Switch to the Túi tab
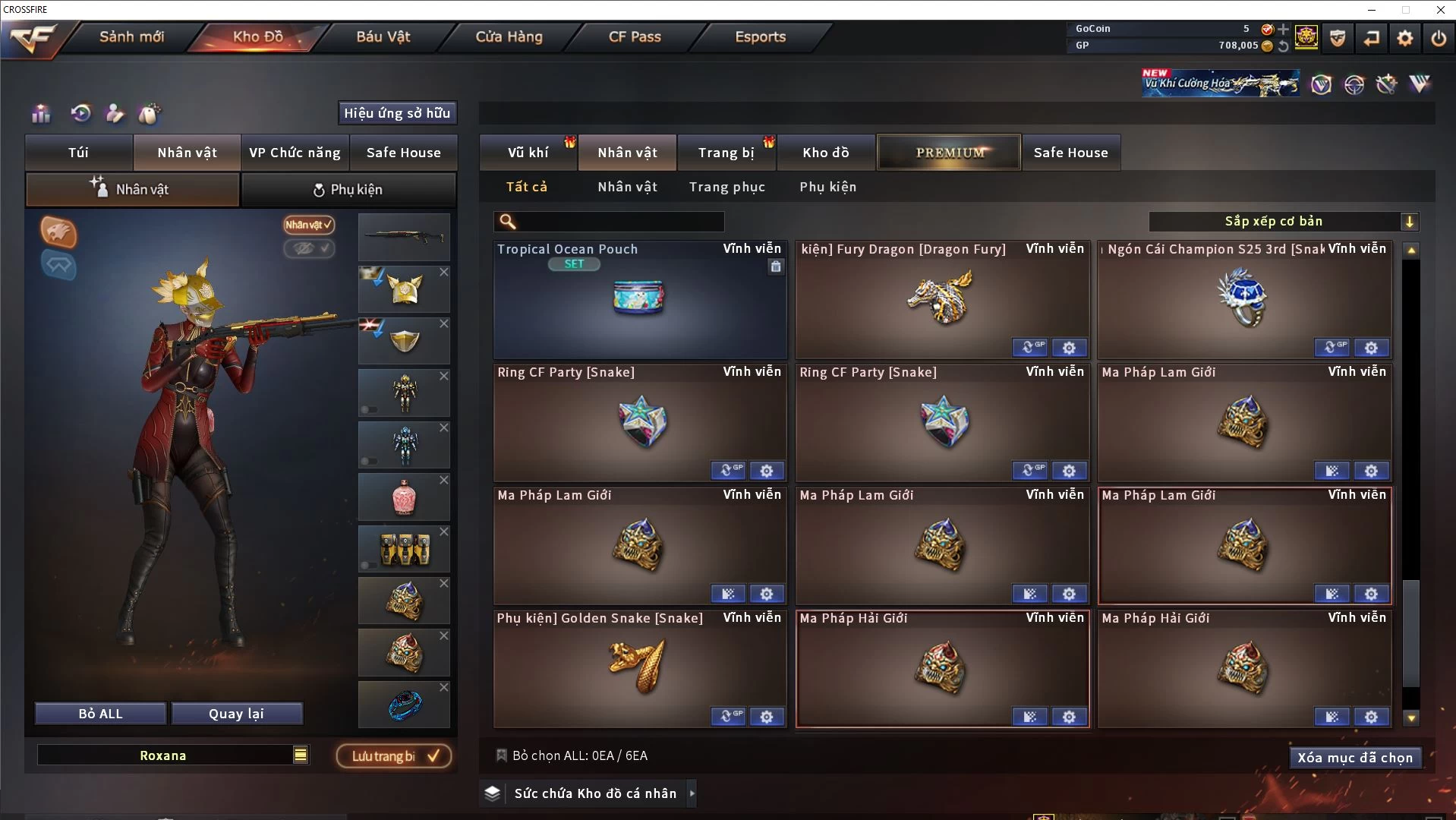1456x820 pixels. point(79,153)
